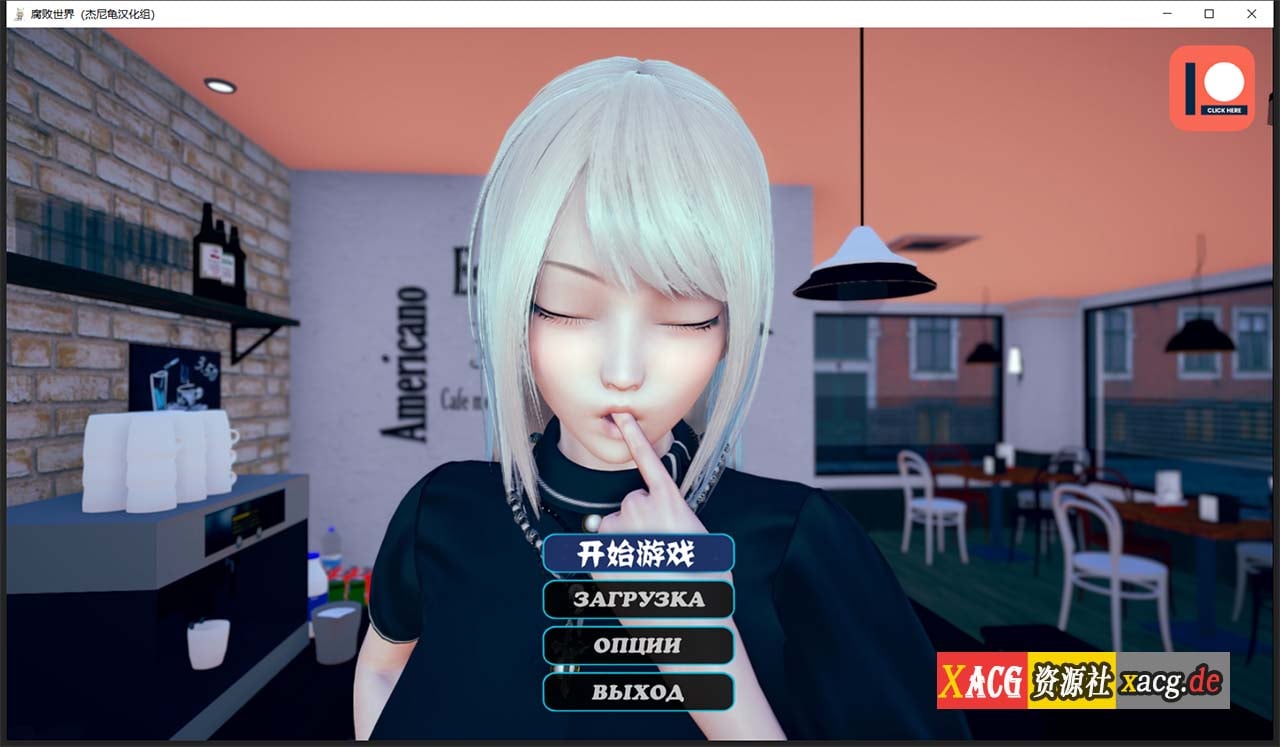Maximize the game window
Screen dimensions: 1280x747
tap(1209, 14)
